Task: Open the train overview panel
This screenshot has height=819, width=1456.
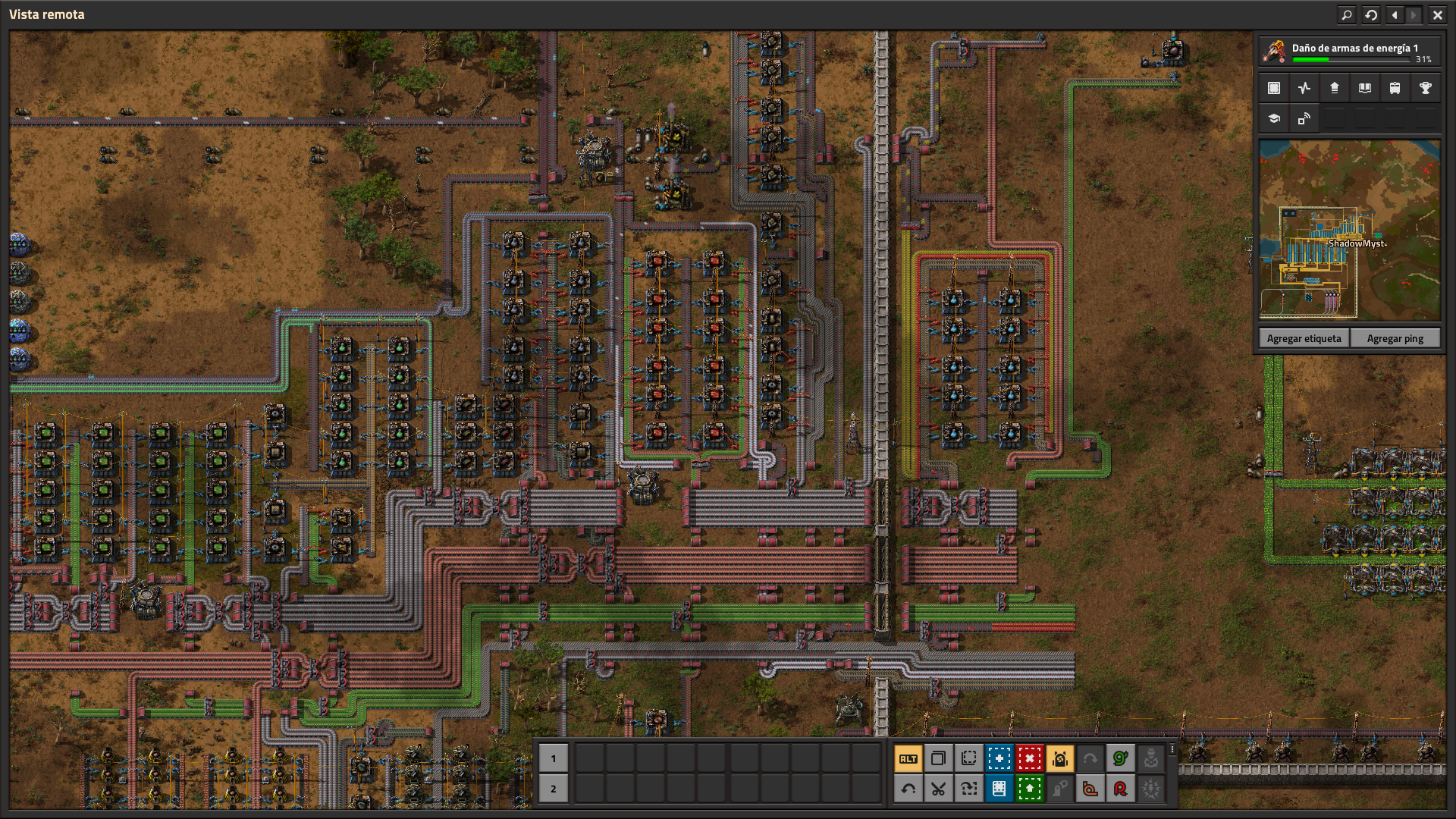Action: (1395, 88)
